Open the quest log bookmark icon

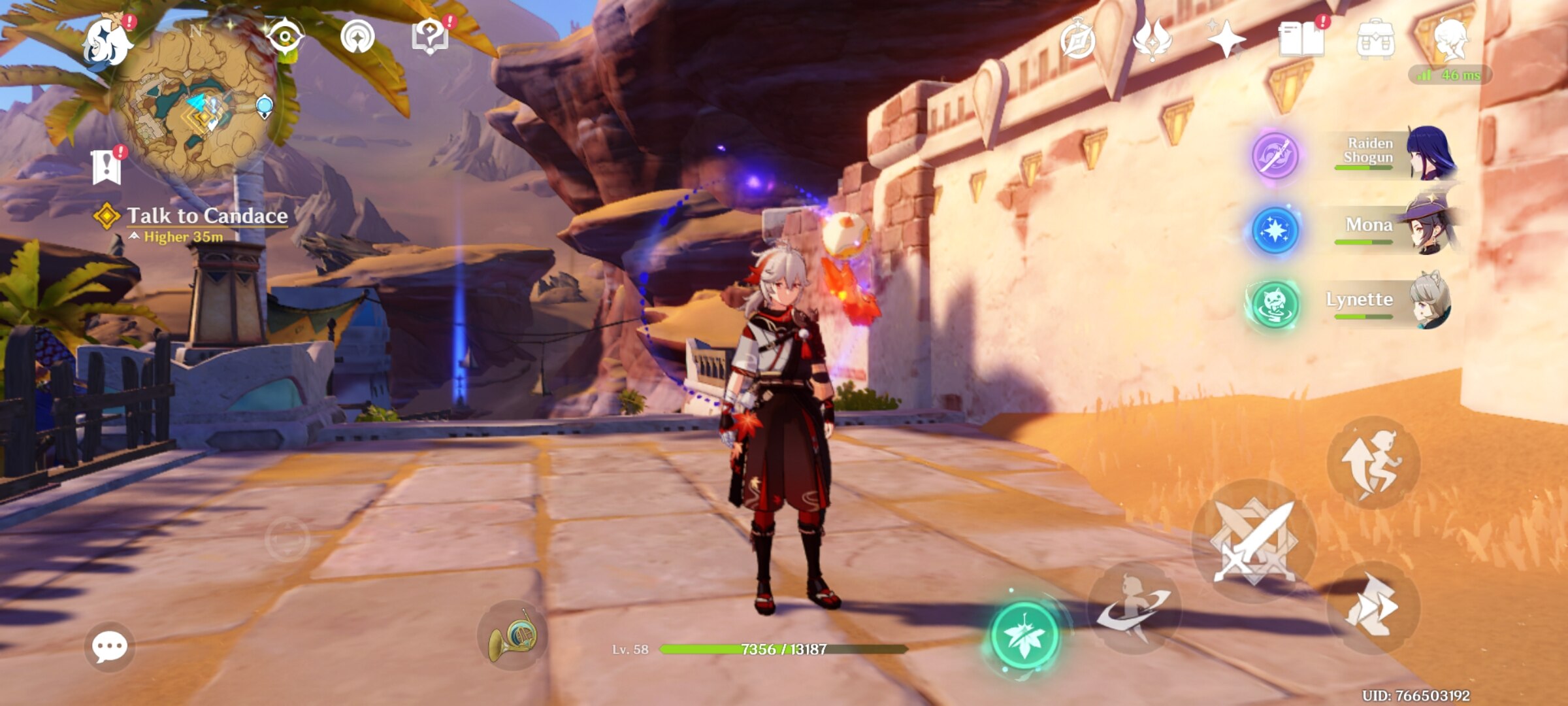tap(106, 167)
